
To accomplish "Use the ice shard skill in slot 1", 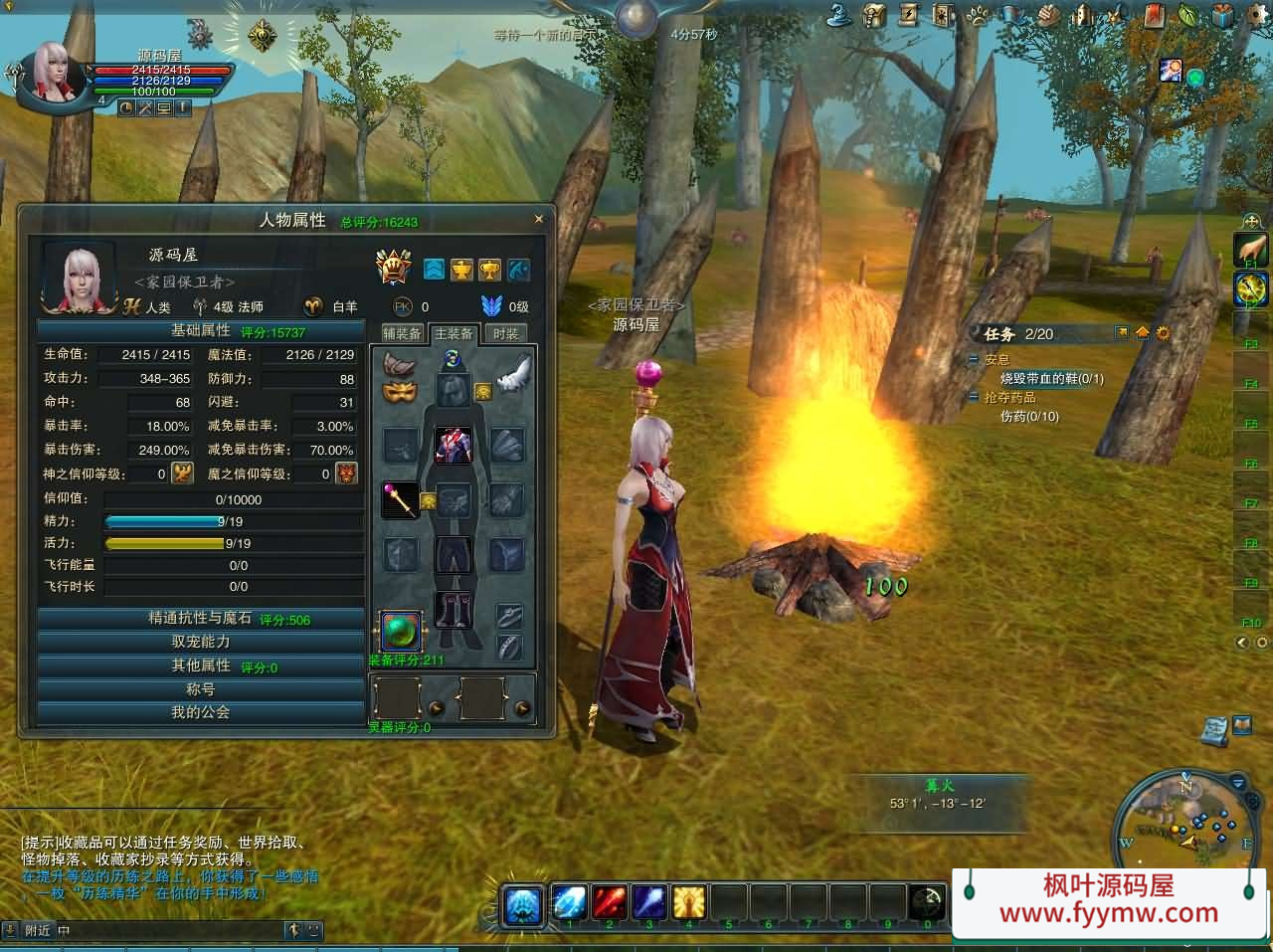I will click(x=569, y=902).
